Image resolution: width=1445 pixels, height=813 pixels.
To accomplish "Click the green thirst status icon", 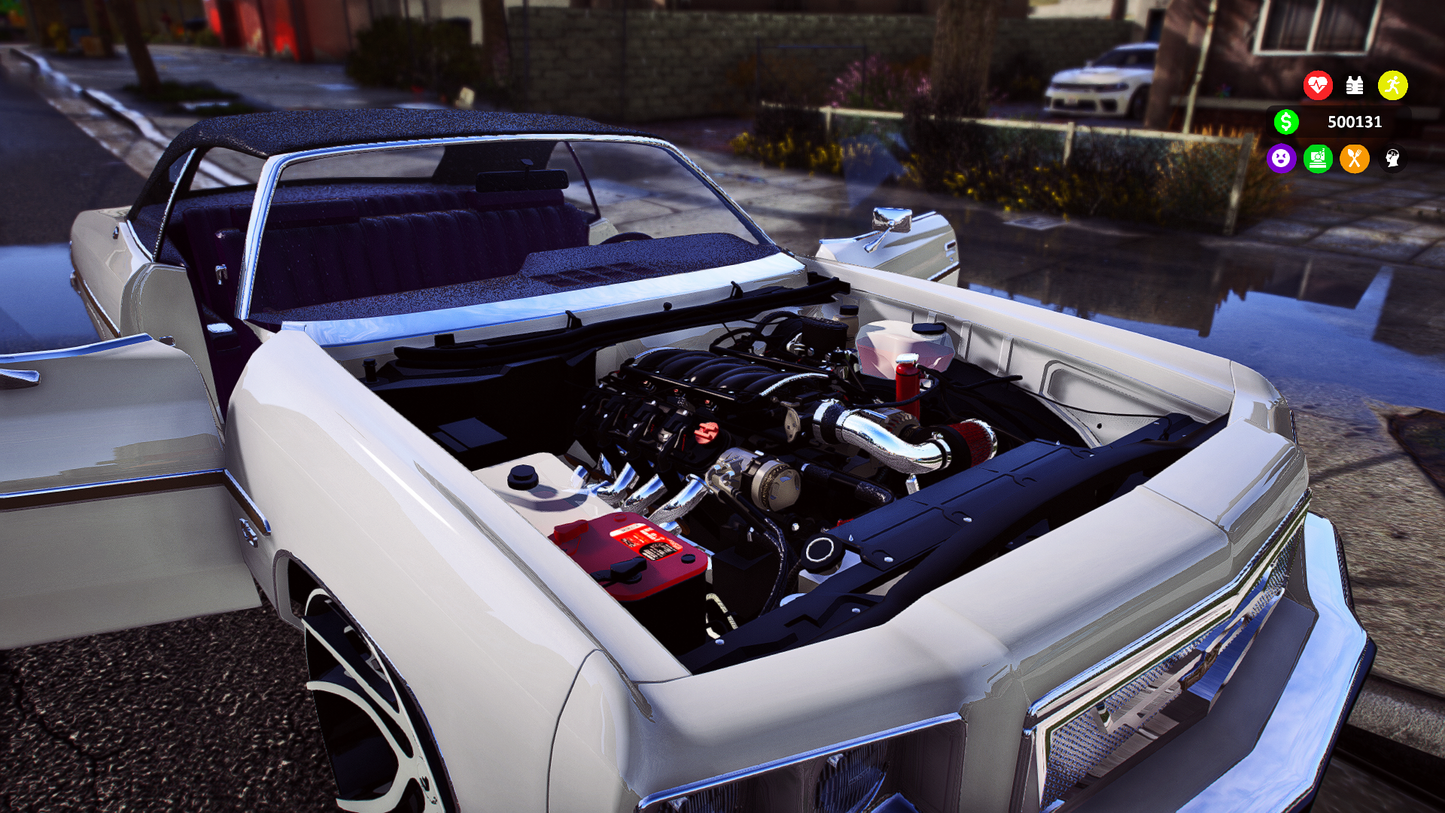I will [x=1318, y=158].
